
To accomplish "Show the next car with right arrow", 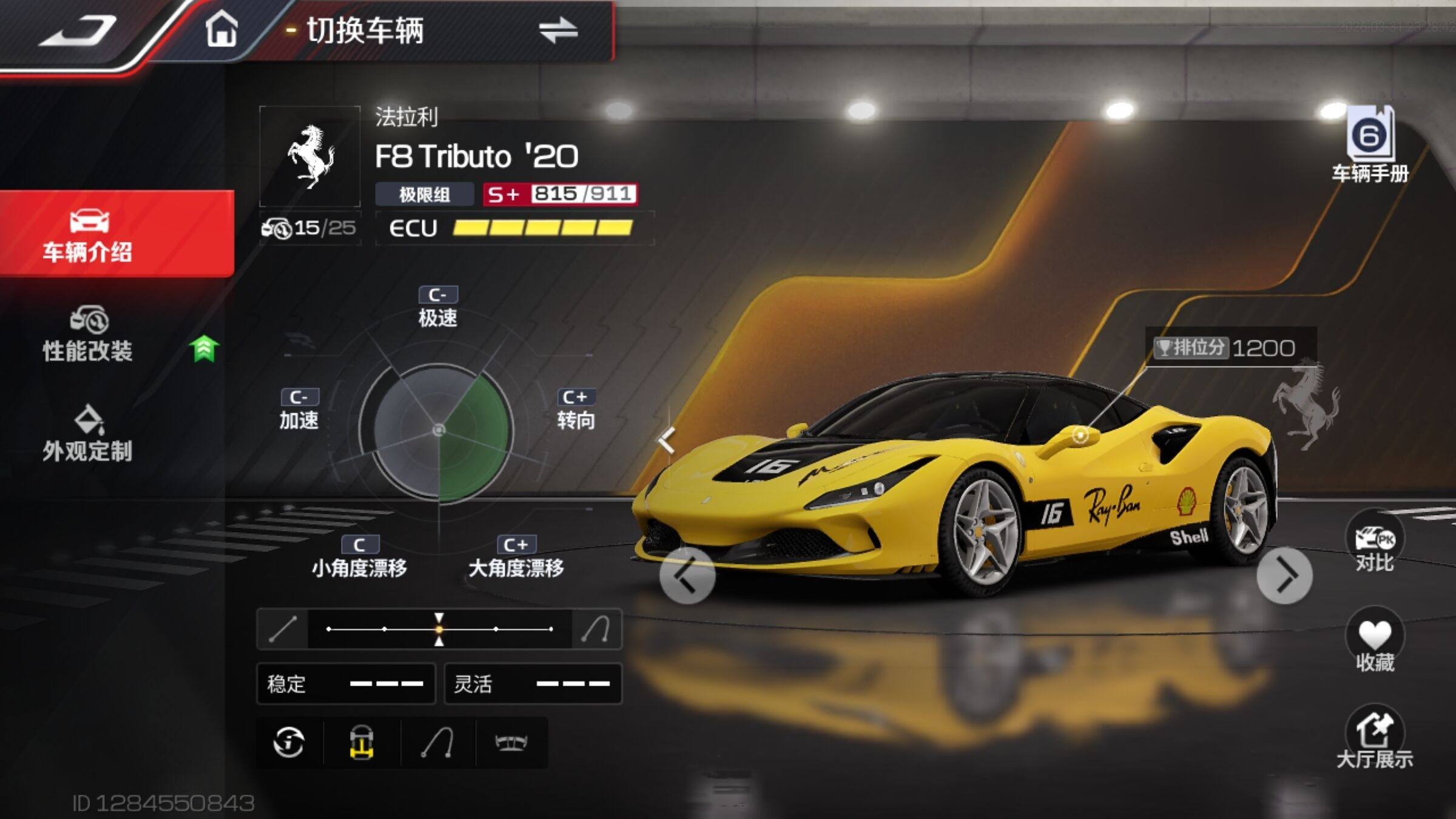I will point(1284,575).
